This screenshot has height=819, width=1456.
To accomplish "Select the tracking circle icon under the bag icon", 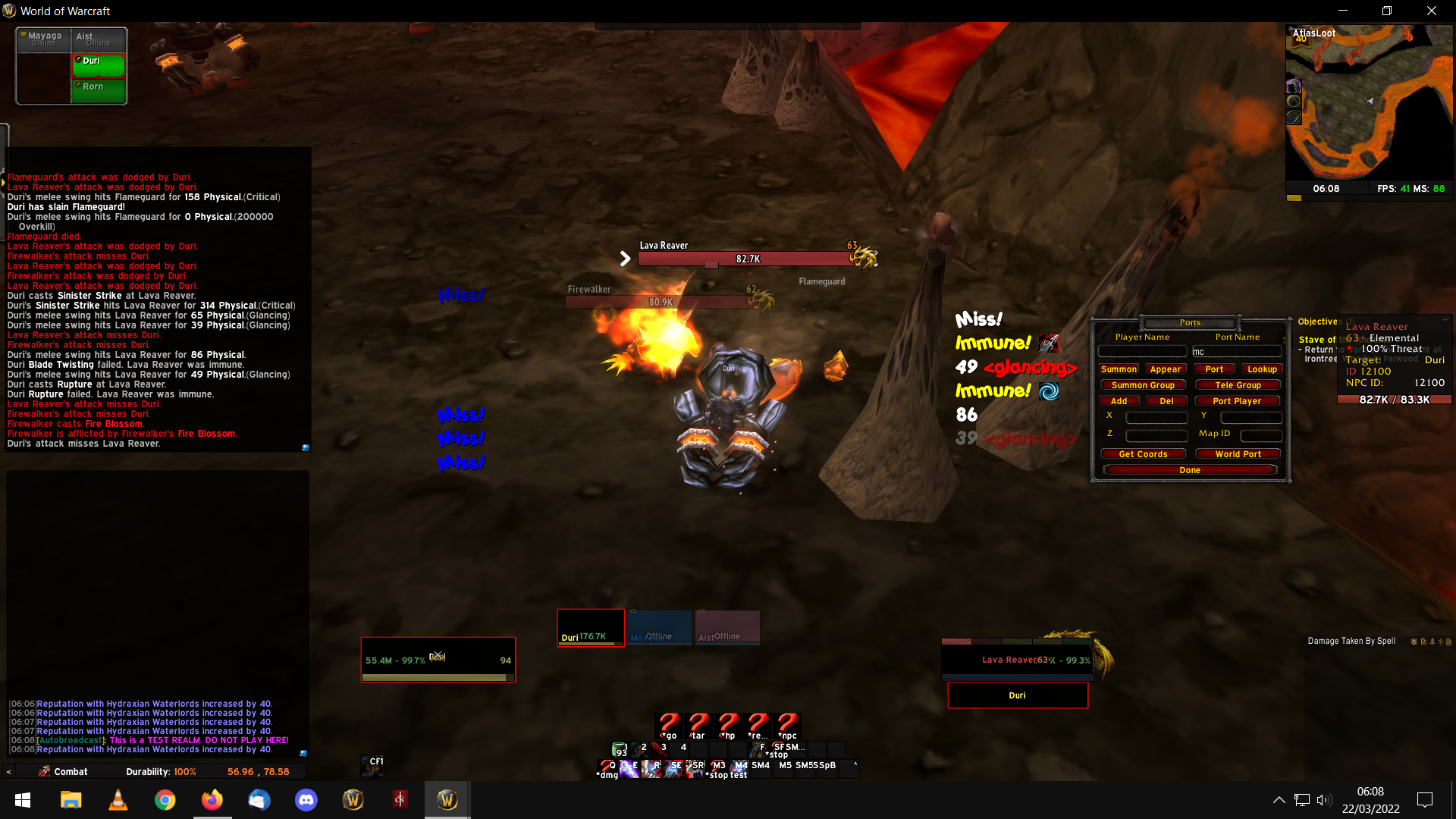I will (x=1293, y=102).
